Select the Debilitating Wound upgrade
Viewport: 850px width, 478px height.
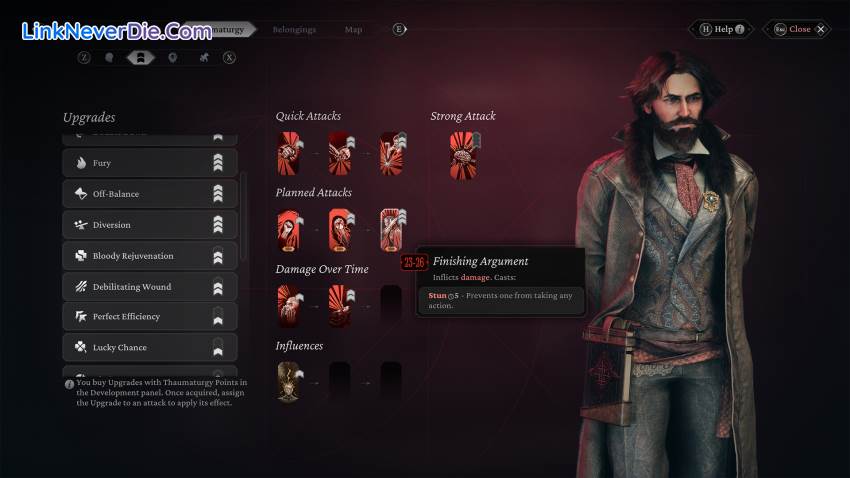150,287
